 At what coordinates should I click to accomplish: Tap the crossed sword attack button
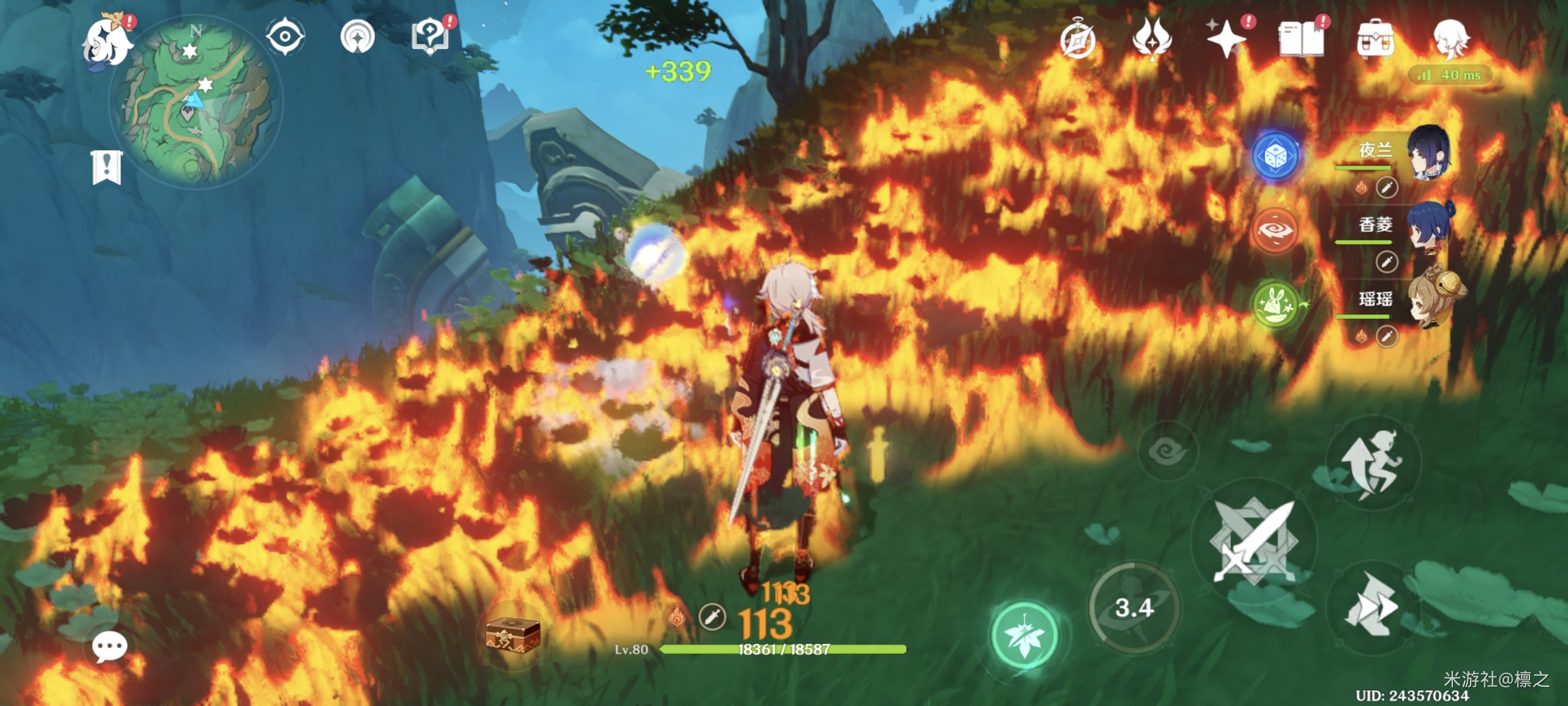pos(1253,541)
